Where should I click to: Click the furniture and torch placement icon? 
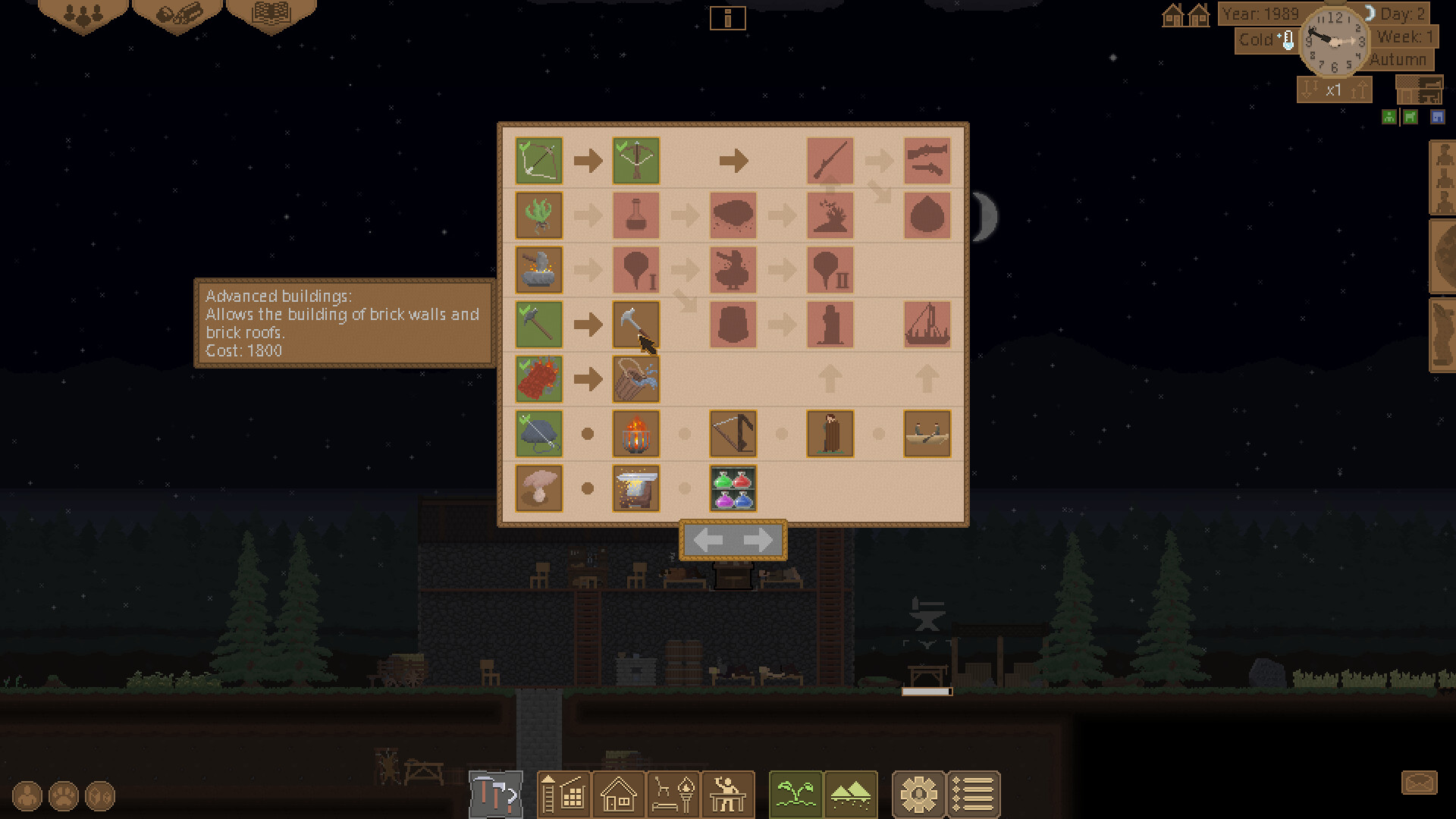point(673,794)
